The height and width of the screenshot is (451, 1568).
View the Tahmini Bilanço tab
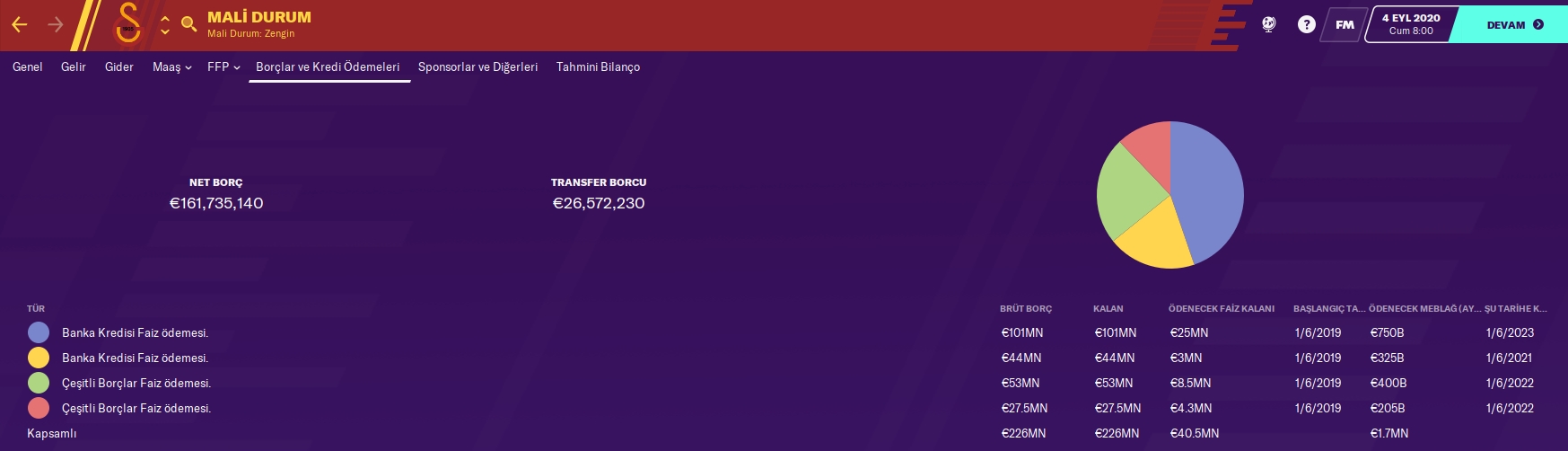598,67
